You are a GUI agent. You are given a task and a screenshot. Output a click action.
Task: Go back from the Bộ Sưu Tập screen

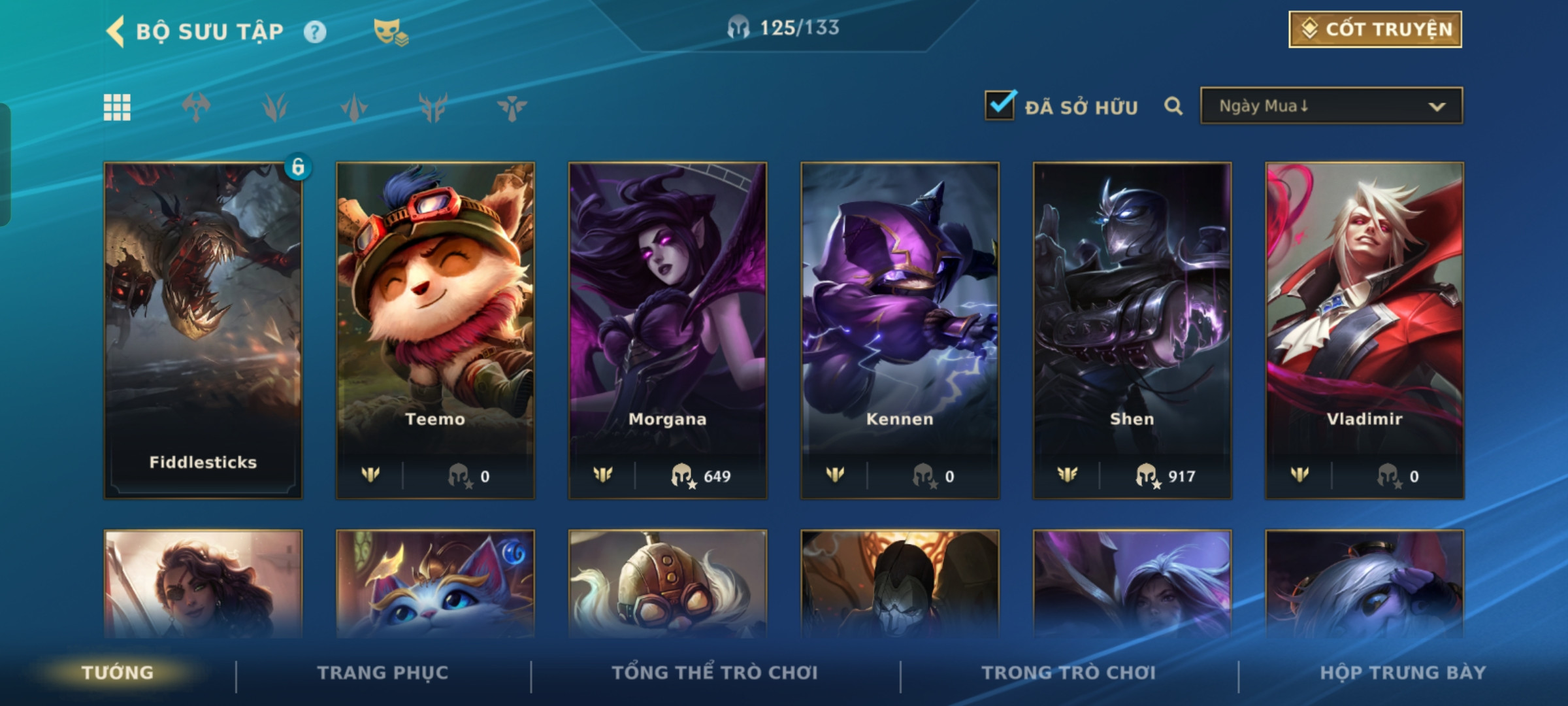coord(116,31)
